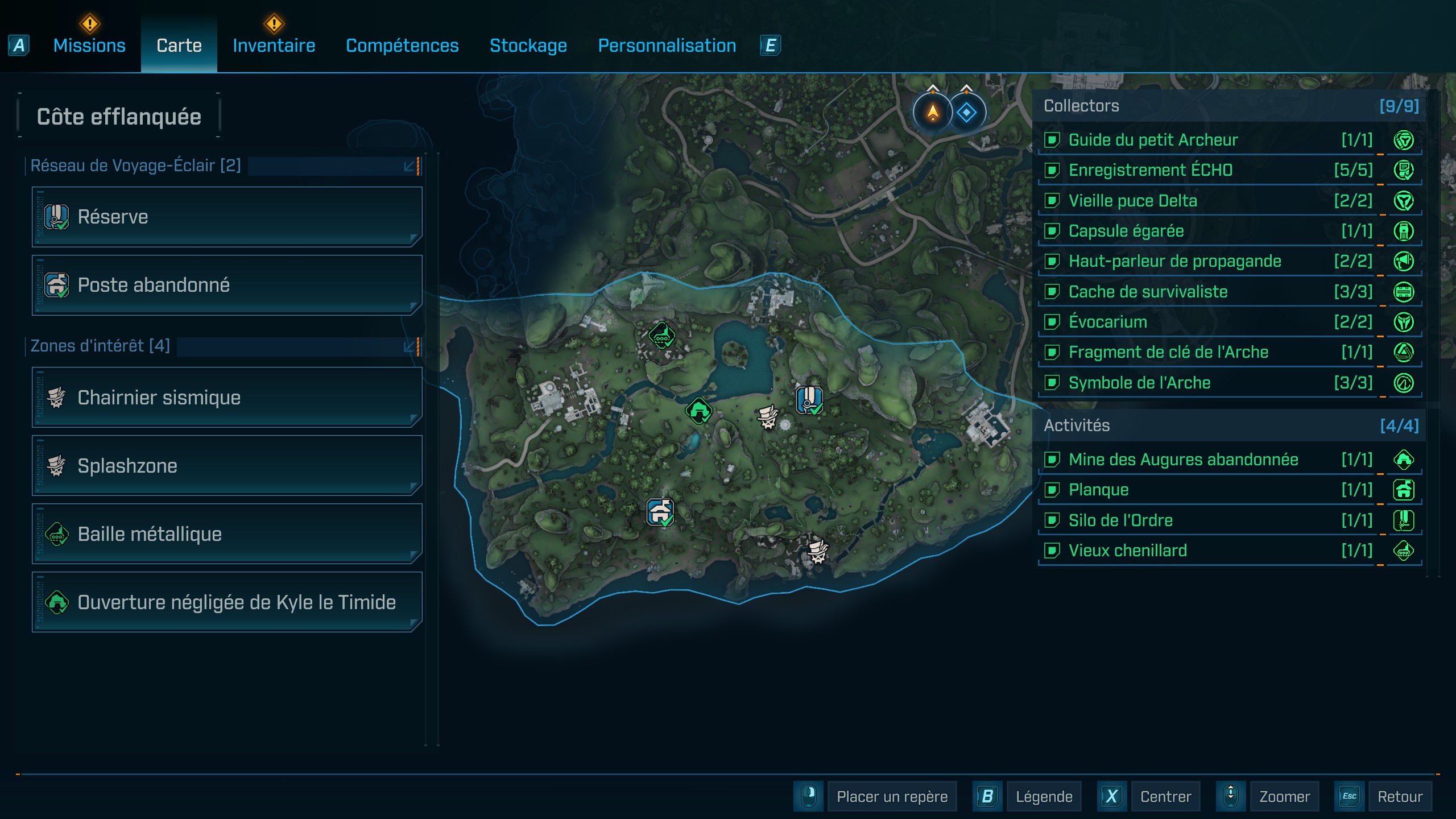Screen dimensions: 1456x819
Task: Switch to the Inventaire tab
Action: click(x=274, y=45)
